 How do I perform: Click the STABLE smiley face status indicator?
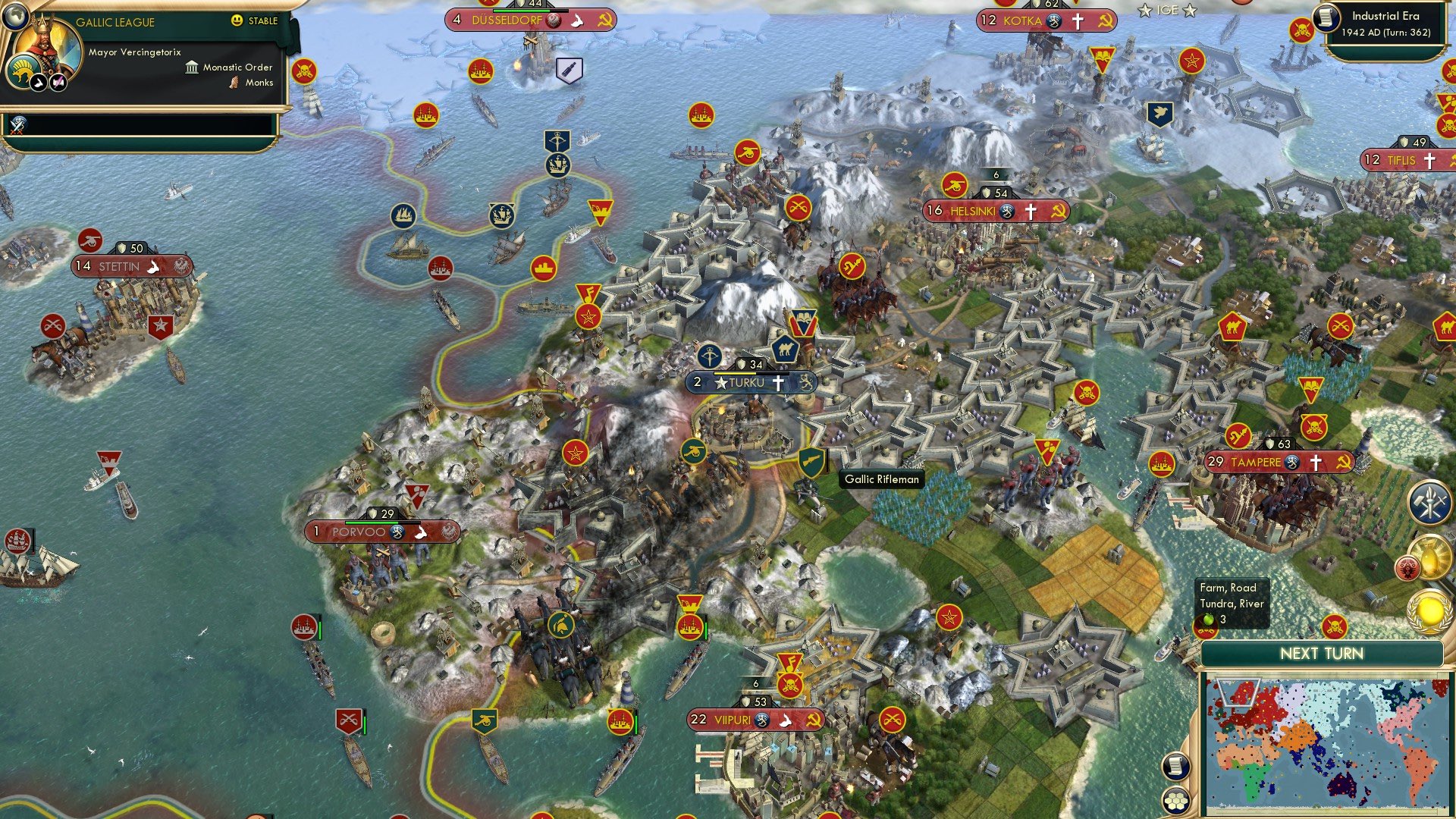(x=238, y=20)
